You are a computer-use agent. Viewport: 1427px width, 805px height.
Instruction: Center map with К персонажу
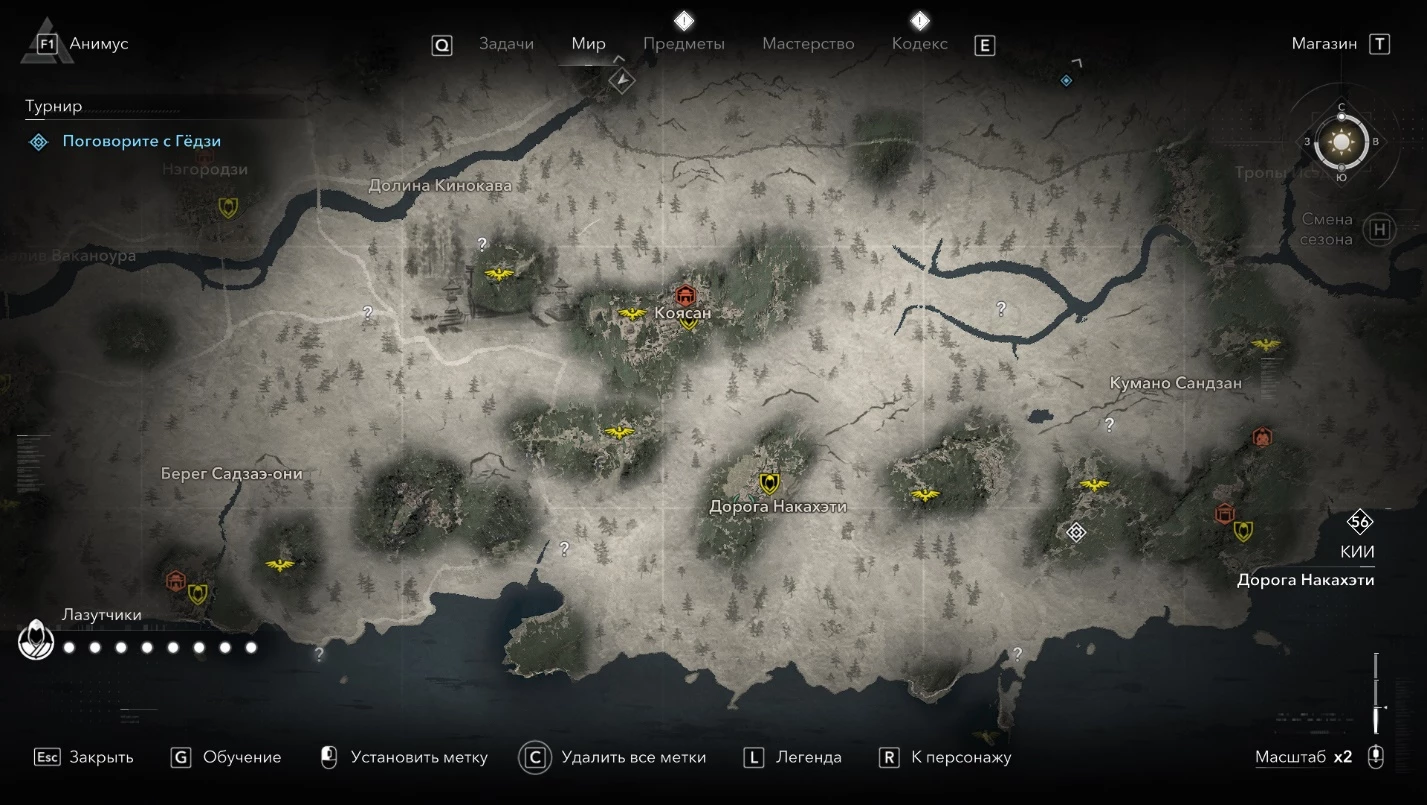(x=961, y=758)
